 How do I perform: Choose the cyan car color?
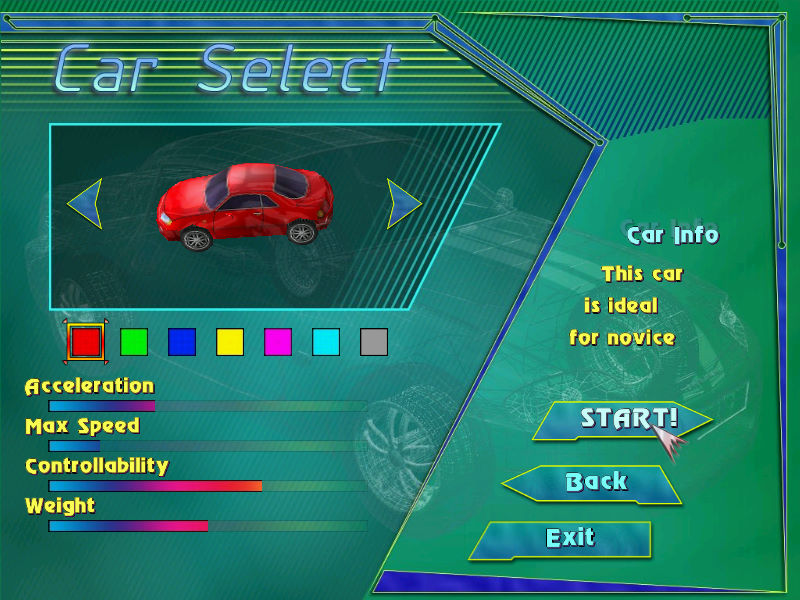click(x=326, y=342)
